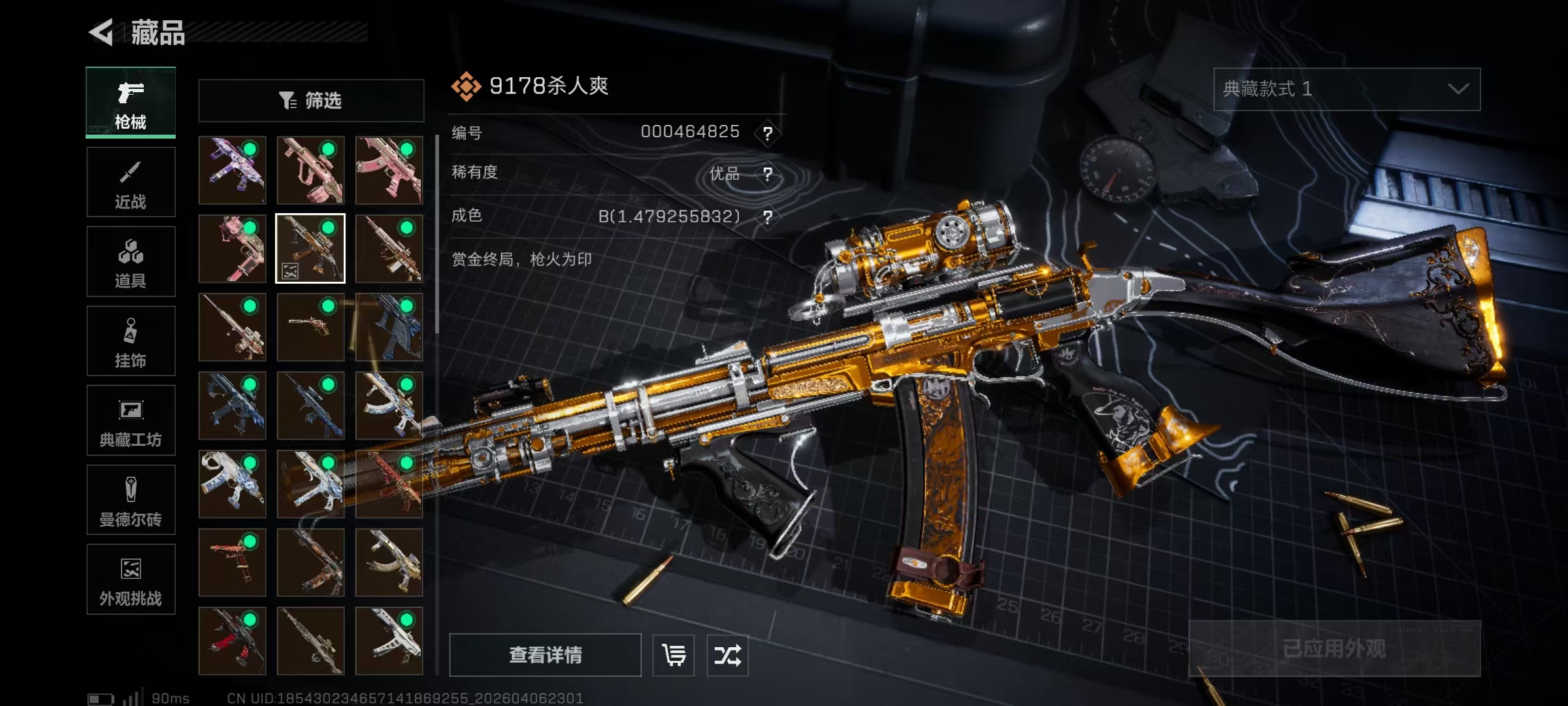Open the 典藏工坊 workshop tab
1568x706 pixels.
[x=131, y=420]
